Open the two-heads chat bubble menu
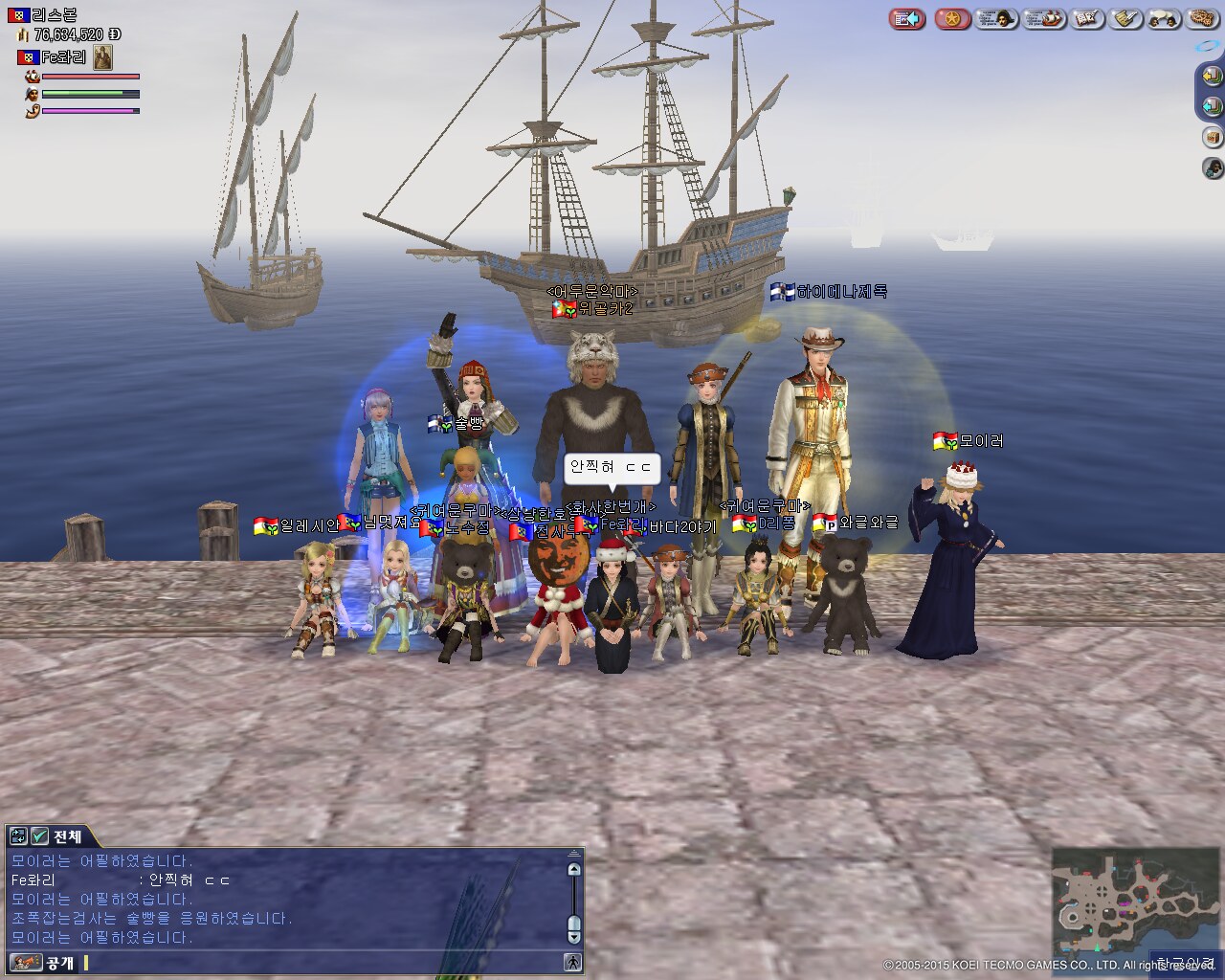The height and width of the screenshot is (980, 1225). click(x=1164, y=18)
